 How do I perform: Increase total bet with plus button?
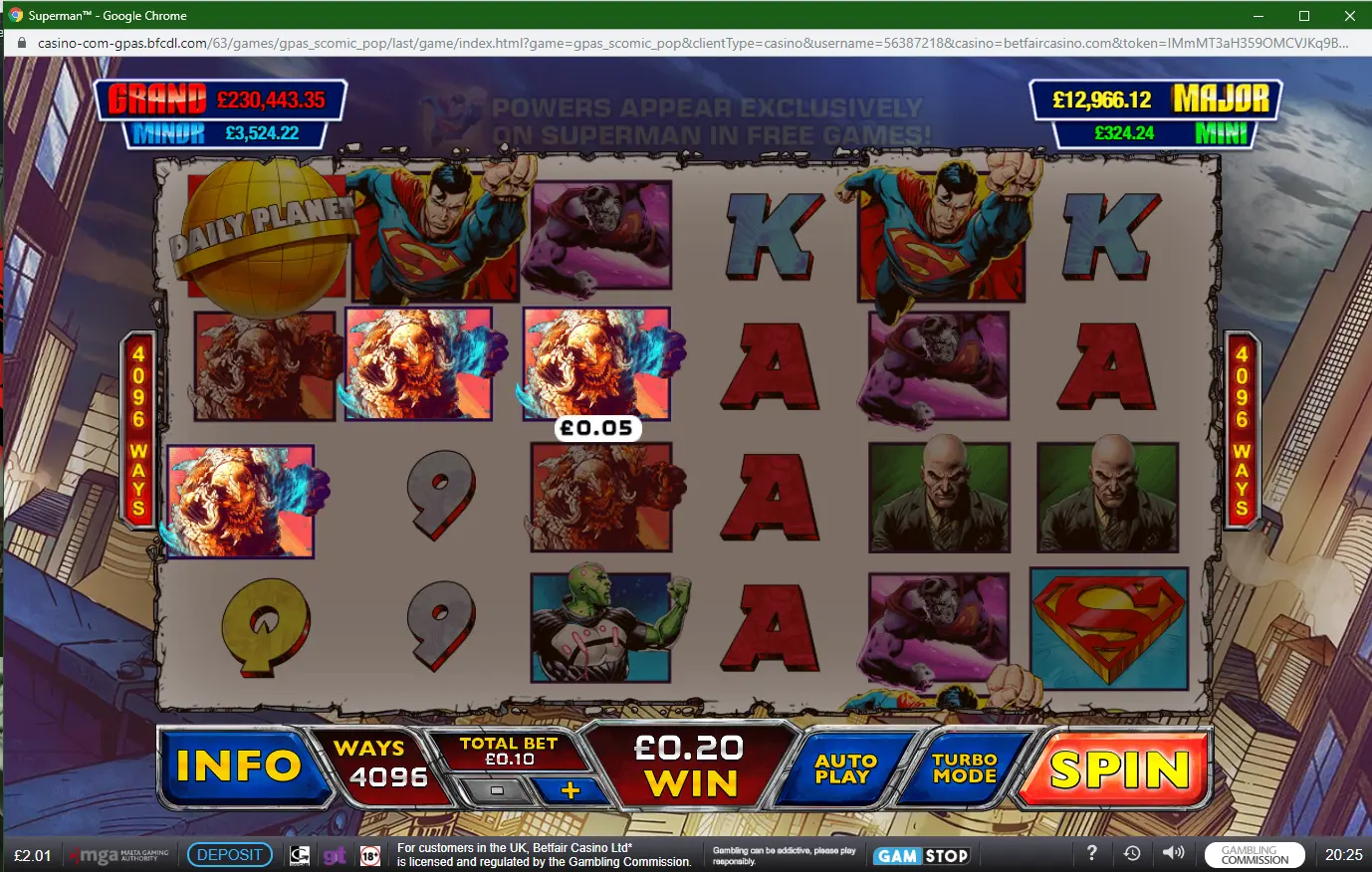tap(570, 790)
